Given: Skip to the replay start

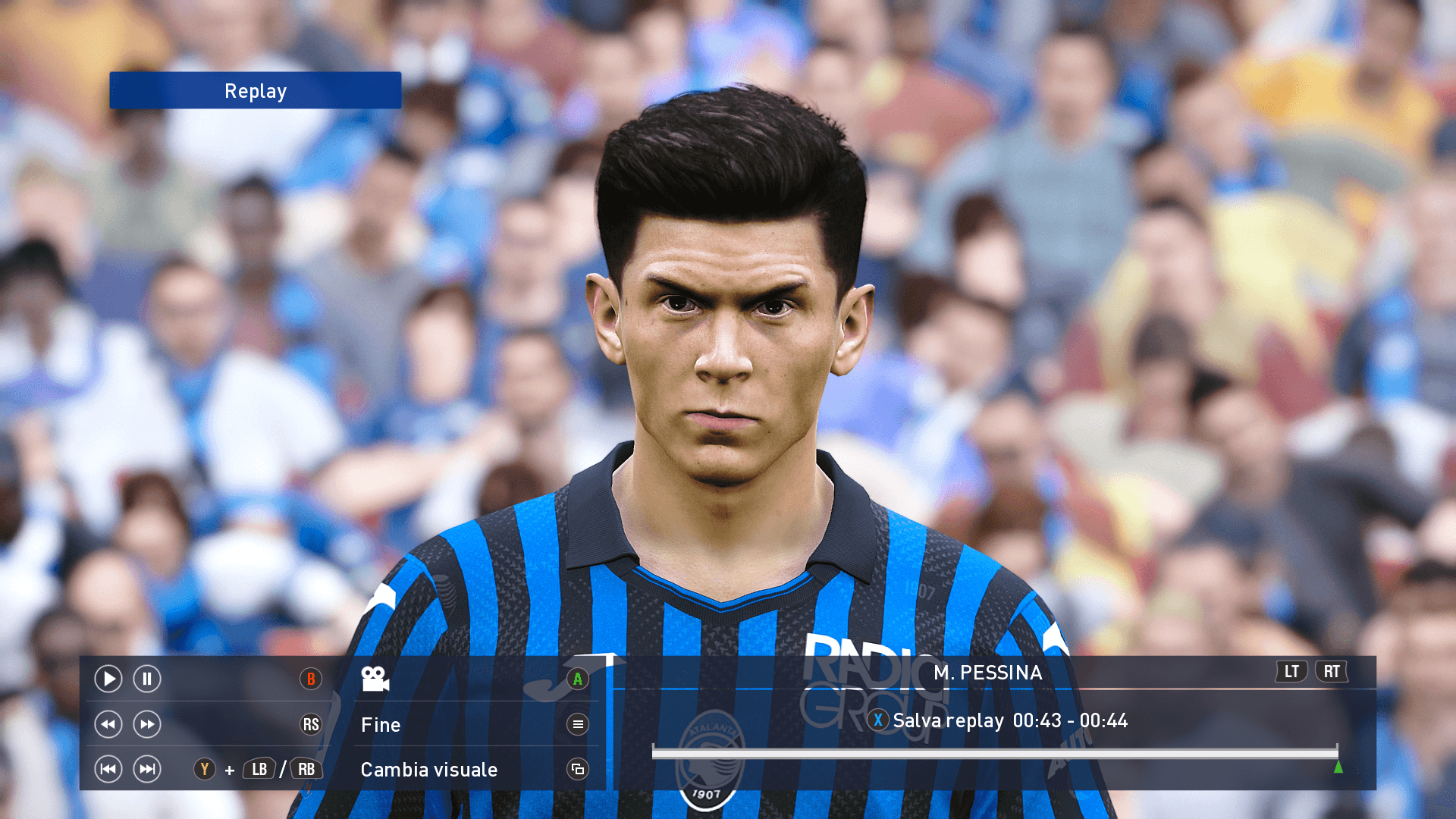Looking at the screenshot, I should [108, 769].
